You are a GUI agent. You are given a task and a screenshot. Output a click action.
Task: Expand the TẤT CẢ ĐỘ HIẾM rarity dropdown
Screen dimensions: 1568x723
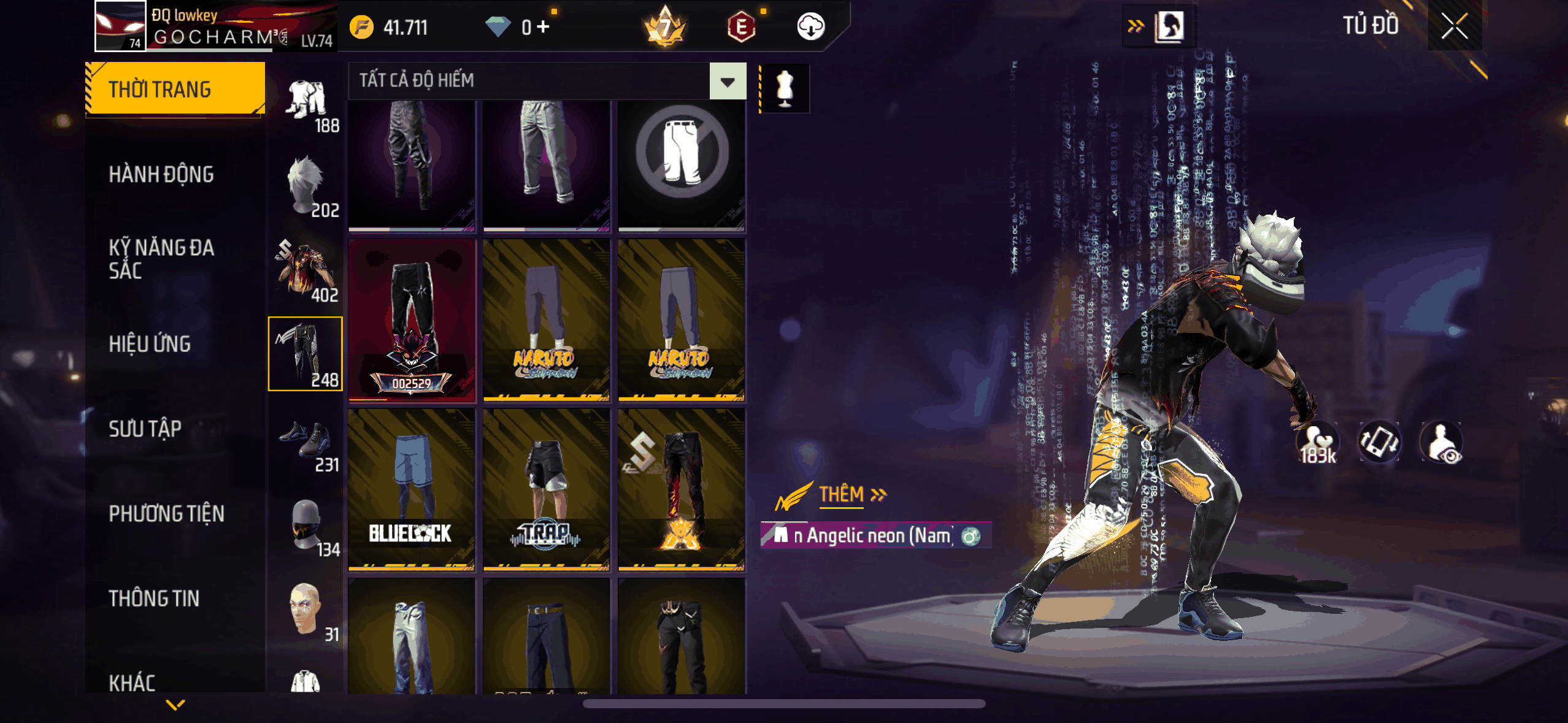pyautogui.click(x=728, y=81)
